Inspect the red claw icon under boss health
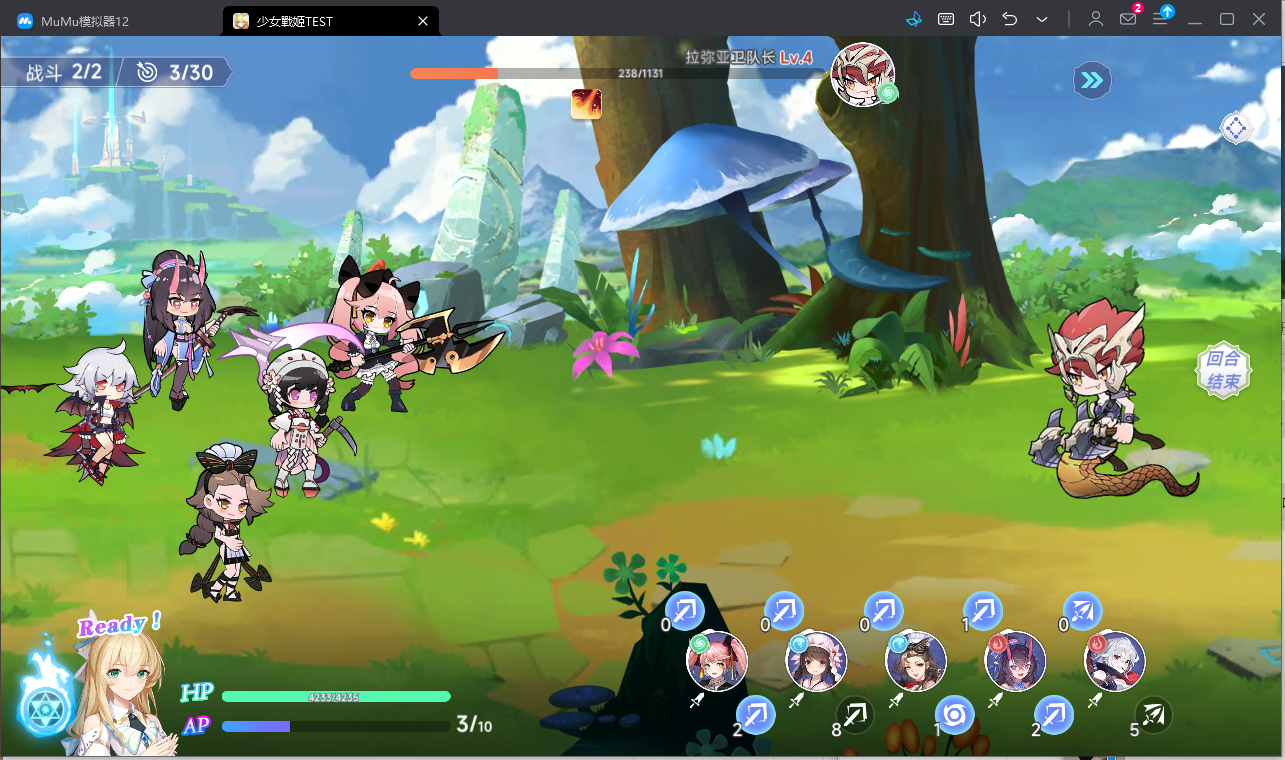This screenshot has height=760, width=1285. click(x=586, y=104)
